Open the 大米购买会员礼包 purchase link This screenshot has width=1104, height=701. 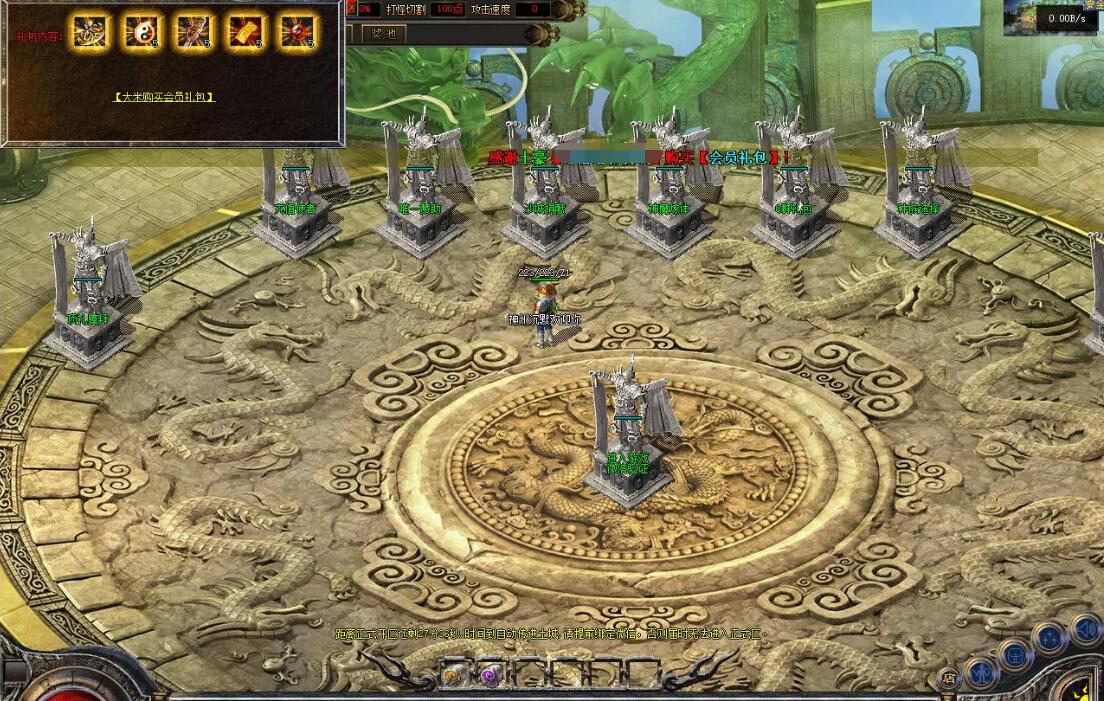(164, 97)
